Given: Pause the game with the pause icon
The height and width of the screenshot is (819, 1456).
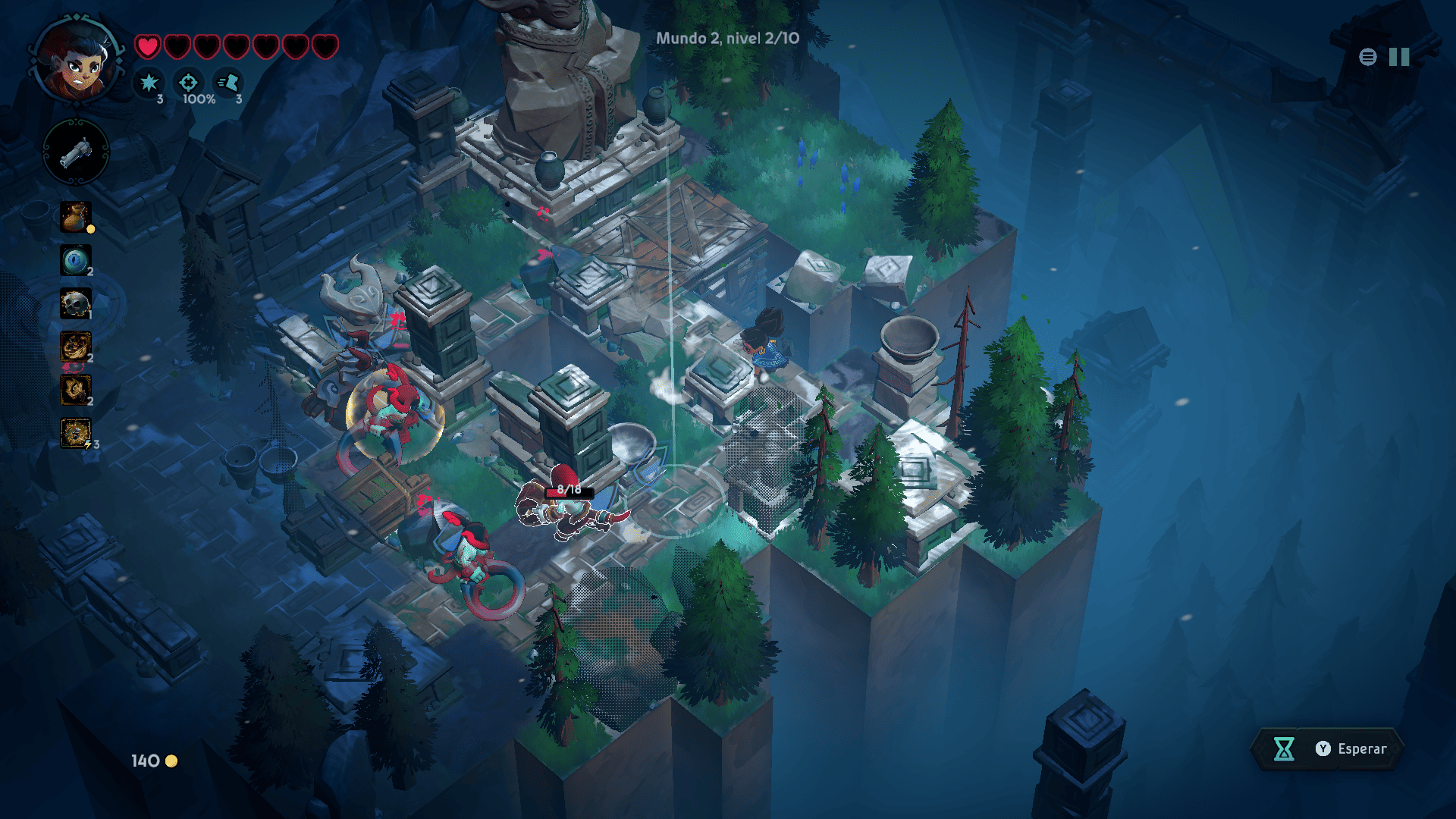Looking at the screenshot, I should [1399, 57].
